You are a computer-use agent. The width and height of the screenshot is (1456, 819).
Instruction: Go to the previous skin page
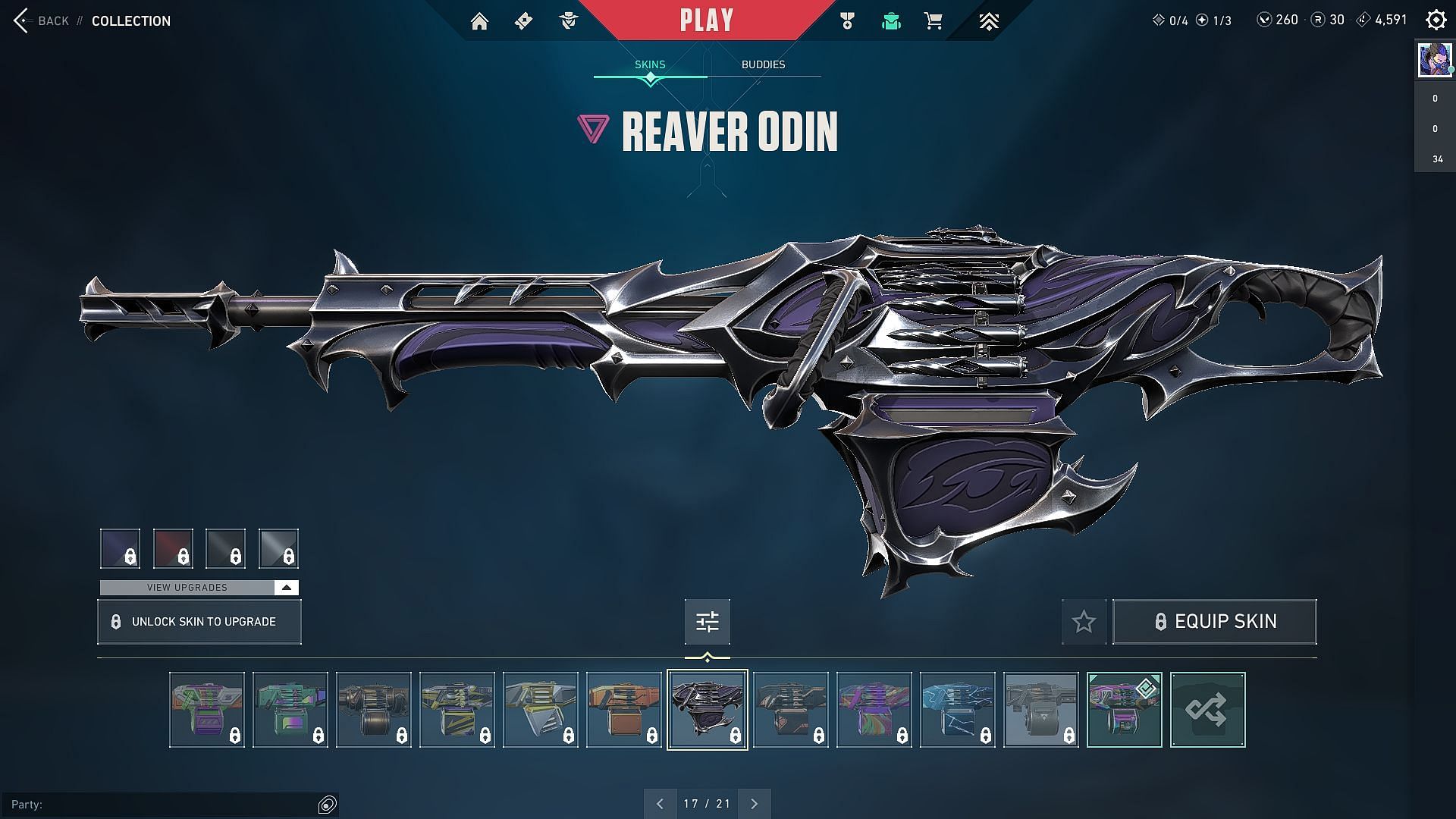coord(660,804)
